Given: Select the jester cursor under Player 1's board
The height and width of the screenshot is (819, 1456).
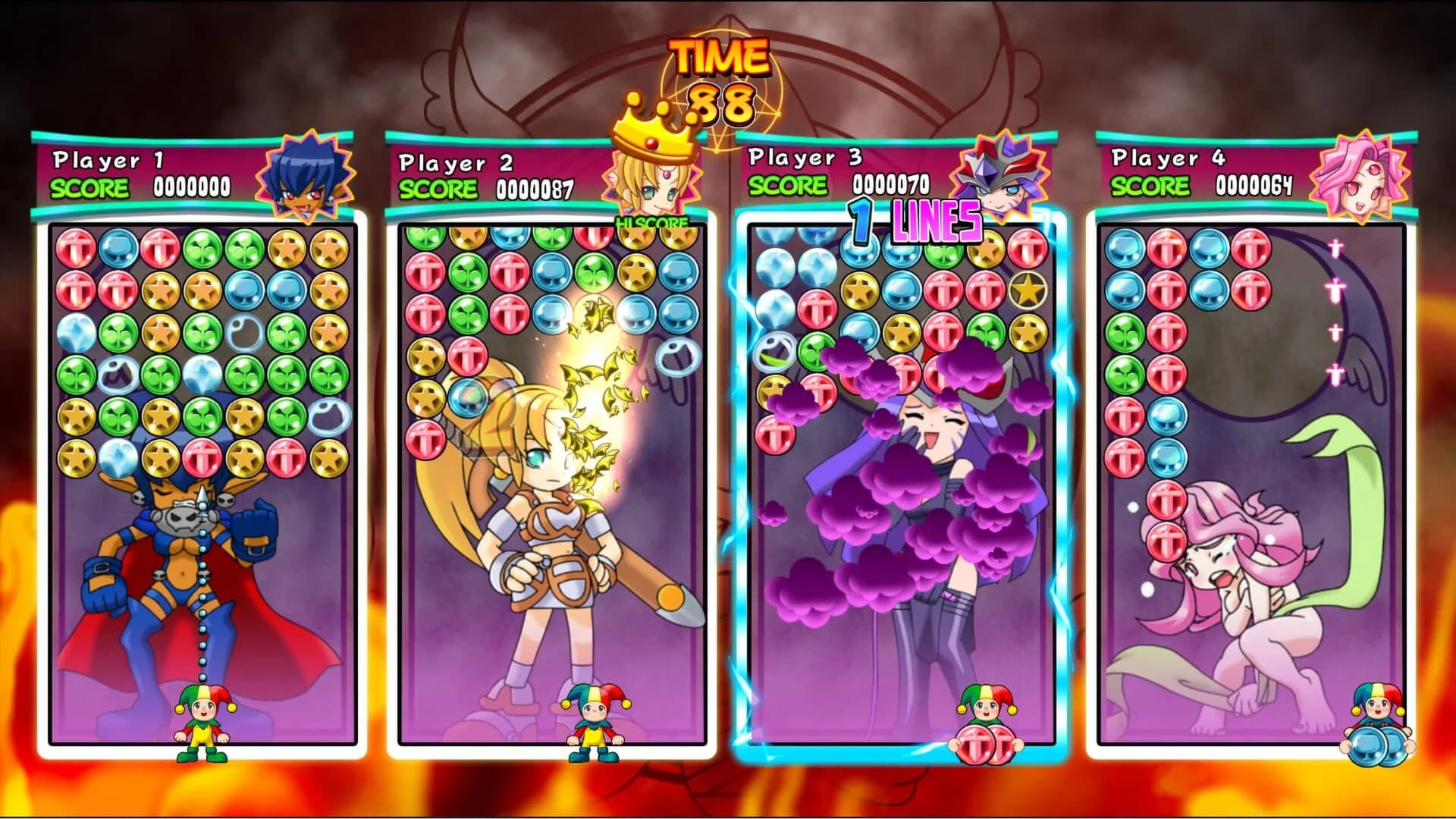Looking at the screenshot, I should pyautogui.click(x=202, y=720).
